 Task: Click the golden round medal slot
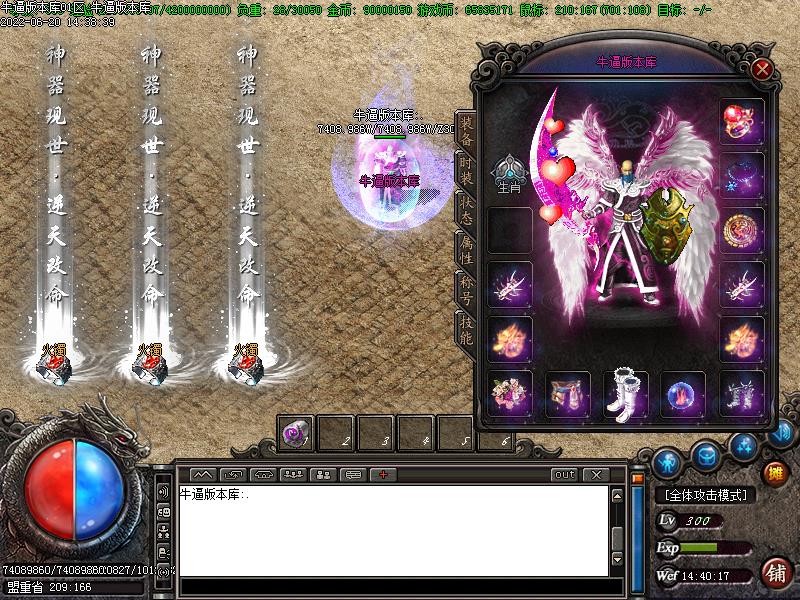click(x=742, y=229)
